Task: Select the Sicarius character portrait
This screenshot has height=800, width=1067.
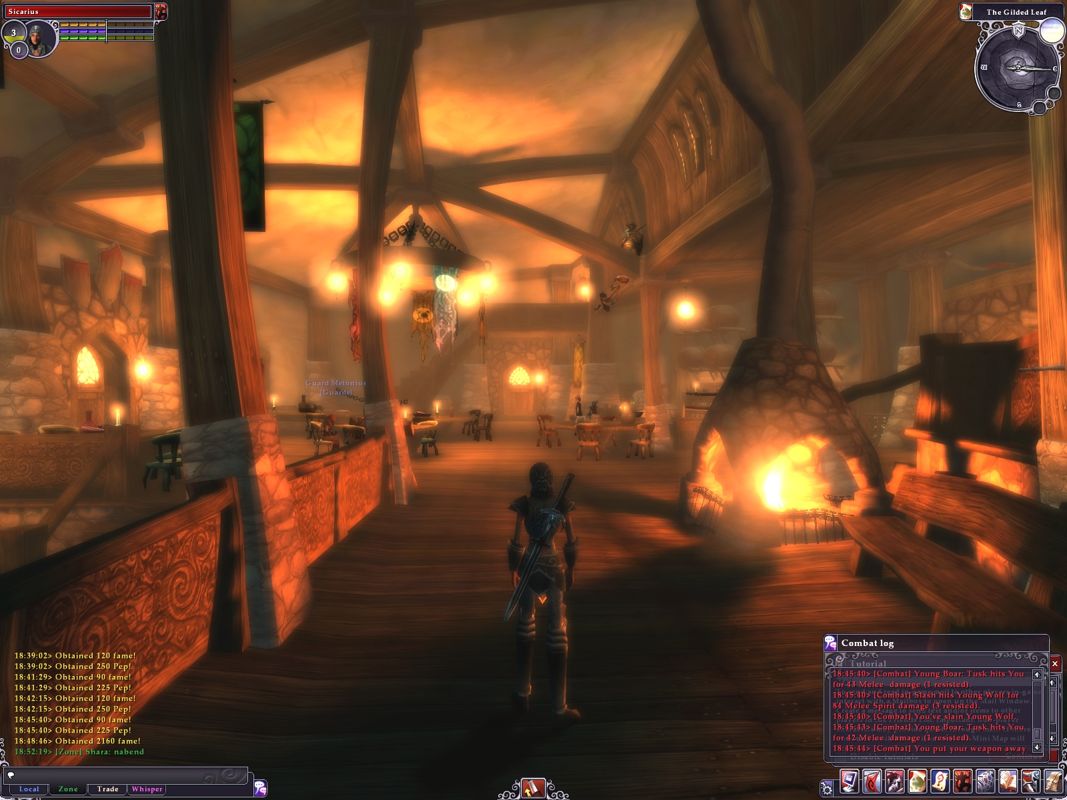Action: click(x=40, y=38)
